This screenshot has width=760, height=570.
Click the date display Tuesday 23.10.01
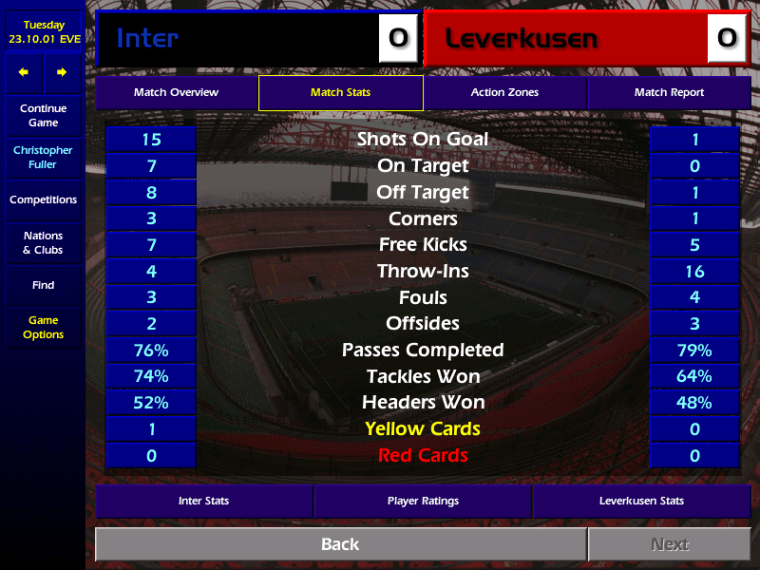43,32
